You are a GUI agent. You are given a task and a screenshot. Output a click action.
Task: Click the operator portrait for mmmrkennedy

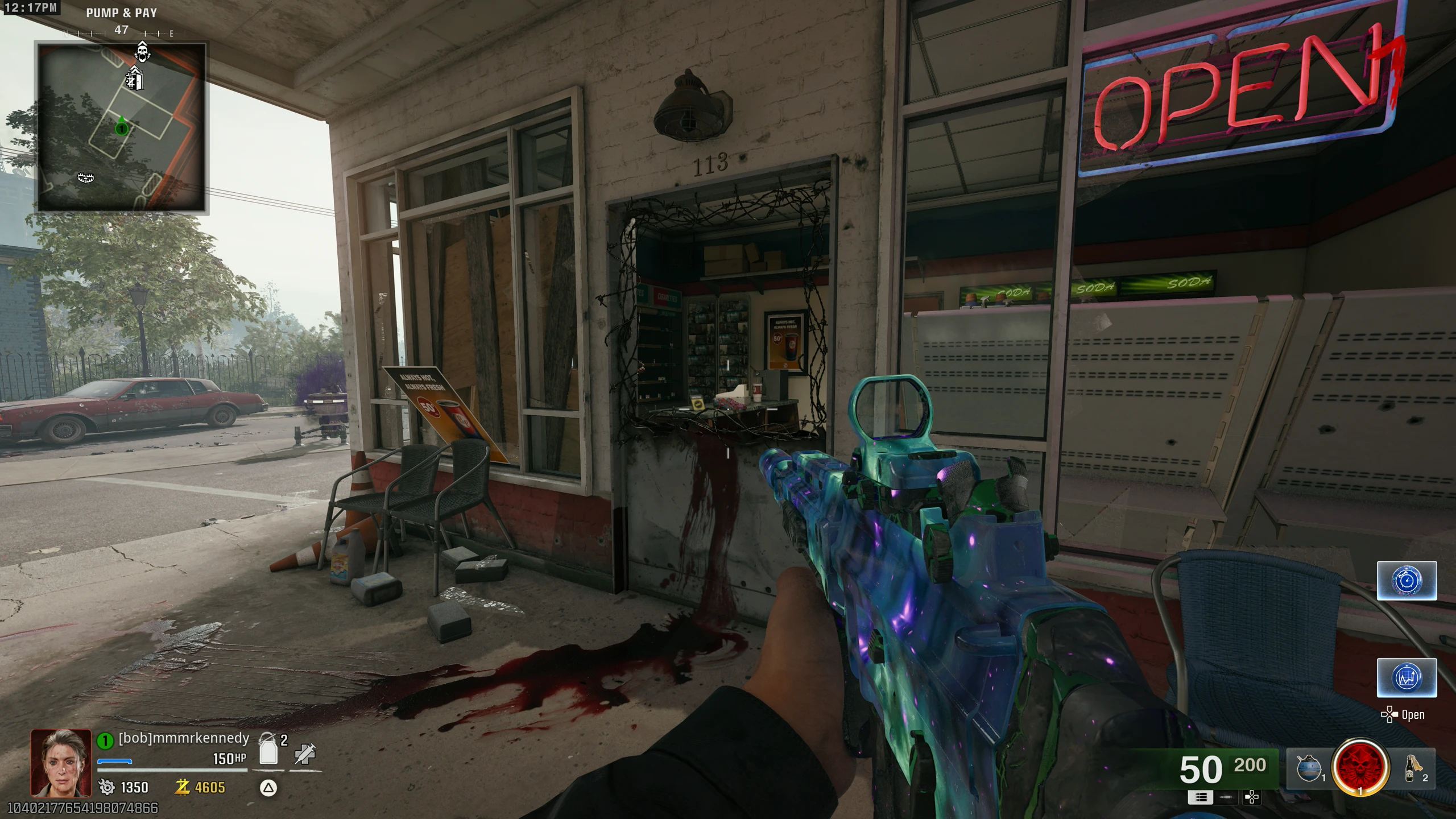point(61,763)
